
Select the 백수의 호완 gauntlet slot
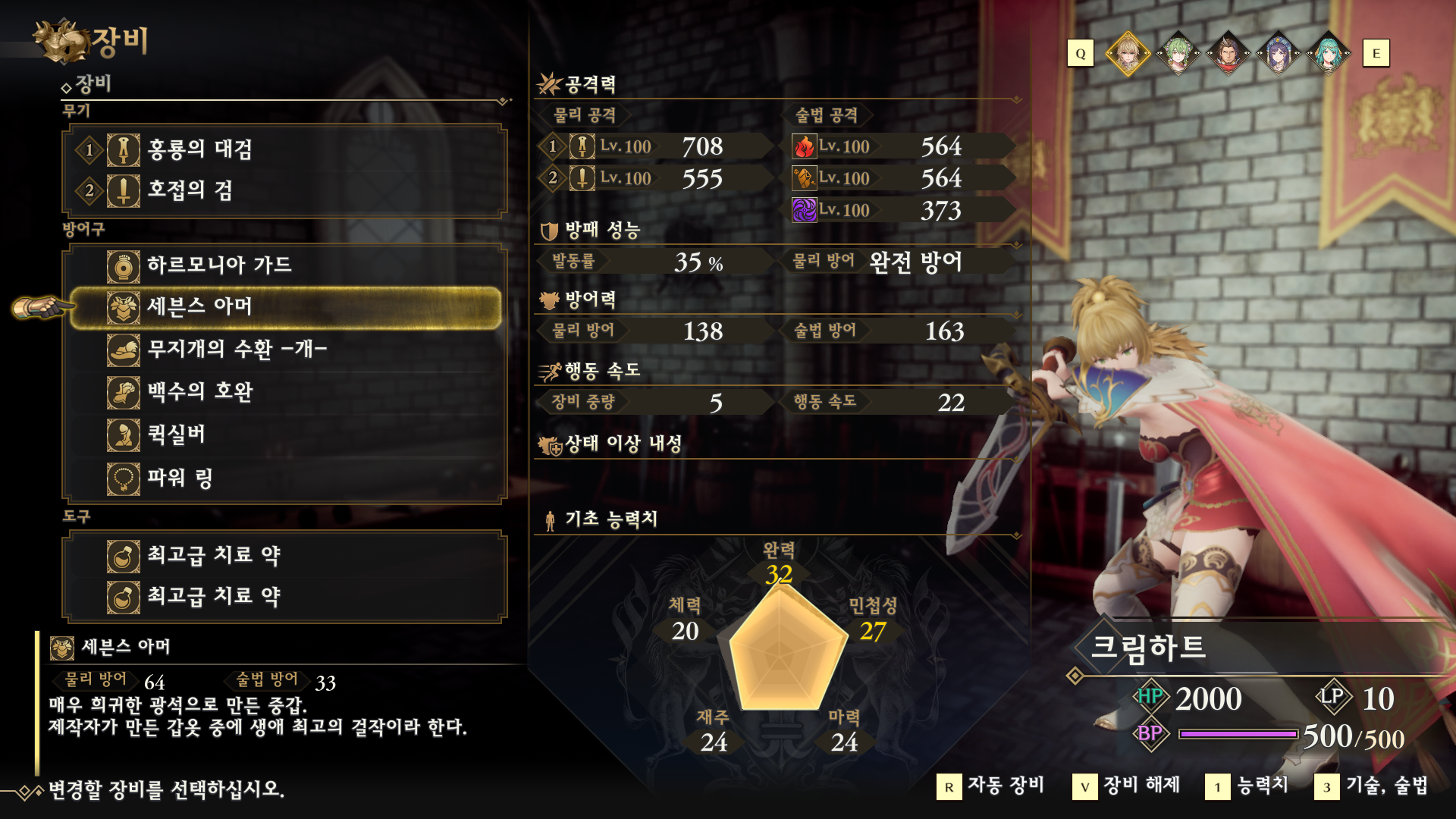click(x=285, y=392)
